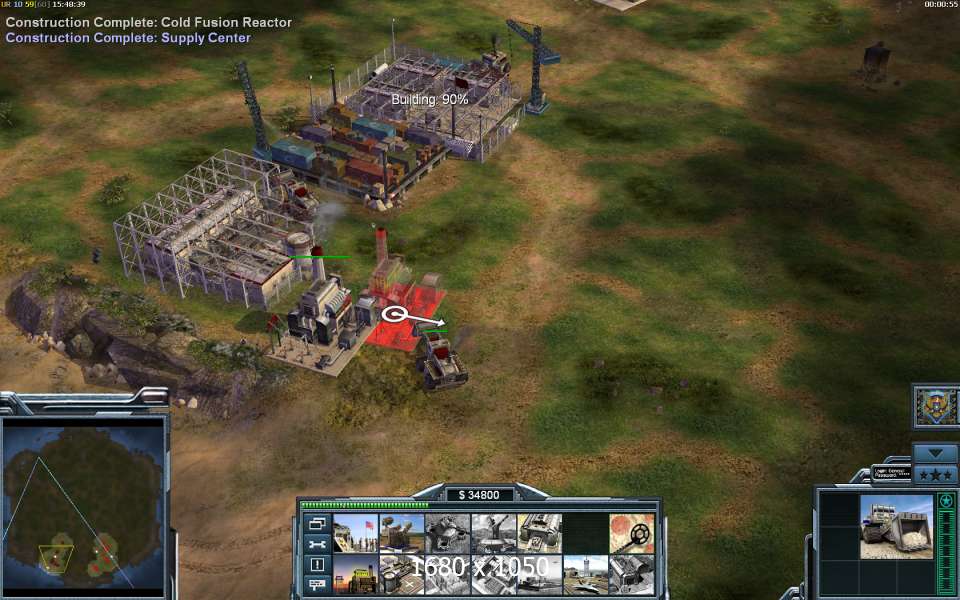The height and width of the screenshot is (600, 960).
Task: Select the airfield icon with jet and tower
Action: [586, 576]
